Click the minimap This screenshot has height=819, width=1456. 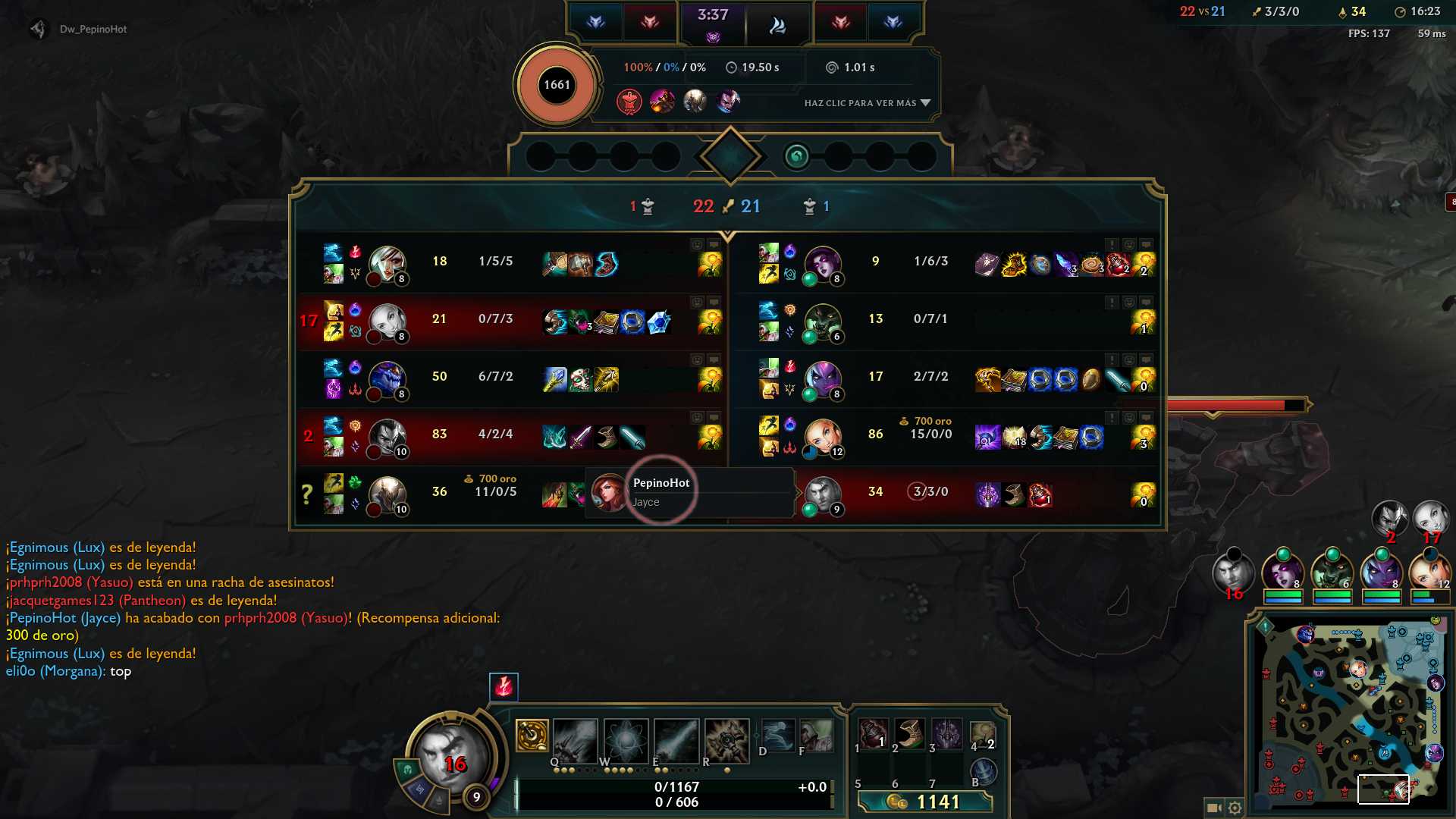pyautogui.click(x=1348, y=711)
